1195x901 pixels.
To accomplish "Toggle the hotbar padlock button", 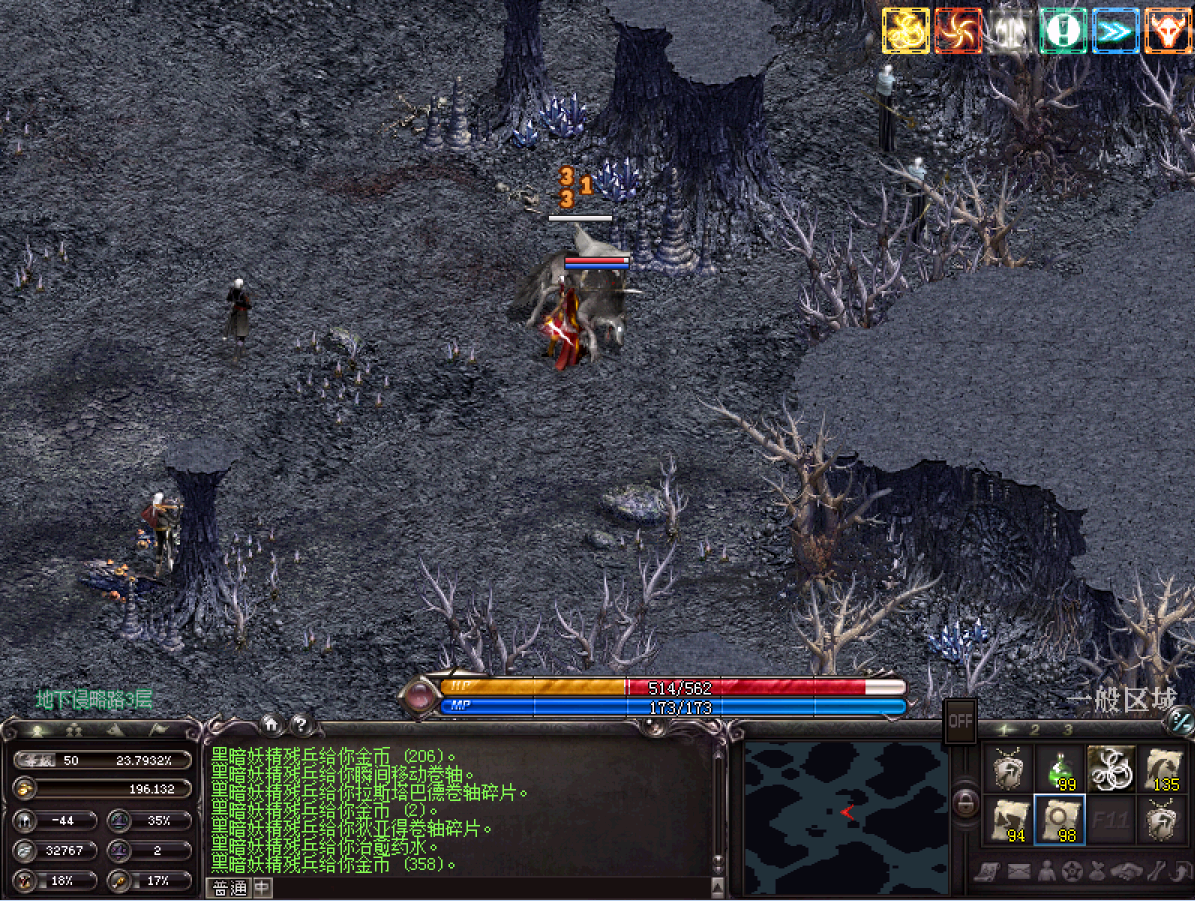I will [x=964, y=802].
